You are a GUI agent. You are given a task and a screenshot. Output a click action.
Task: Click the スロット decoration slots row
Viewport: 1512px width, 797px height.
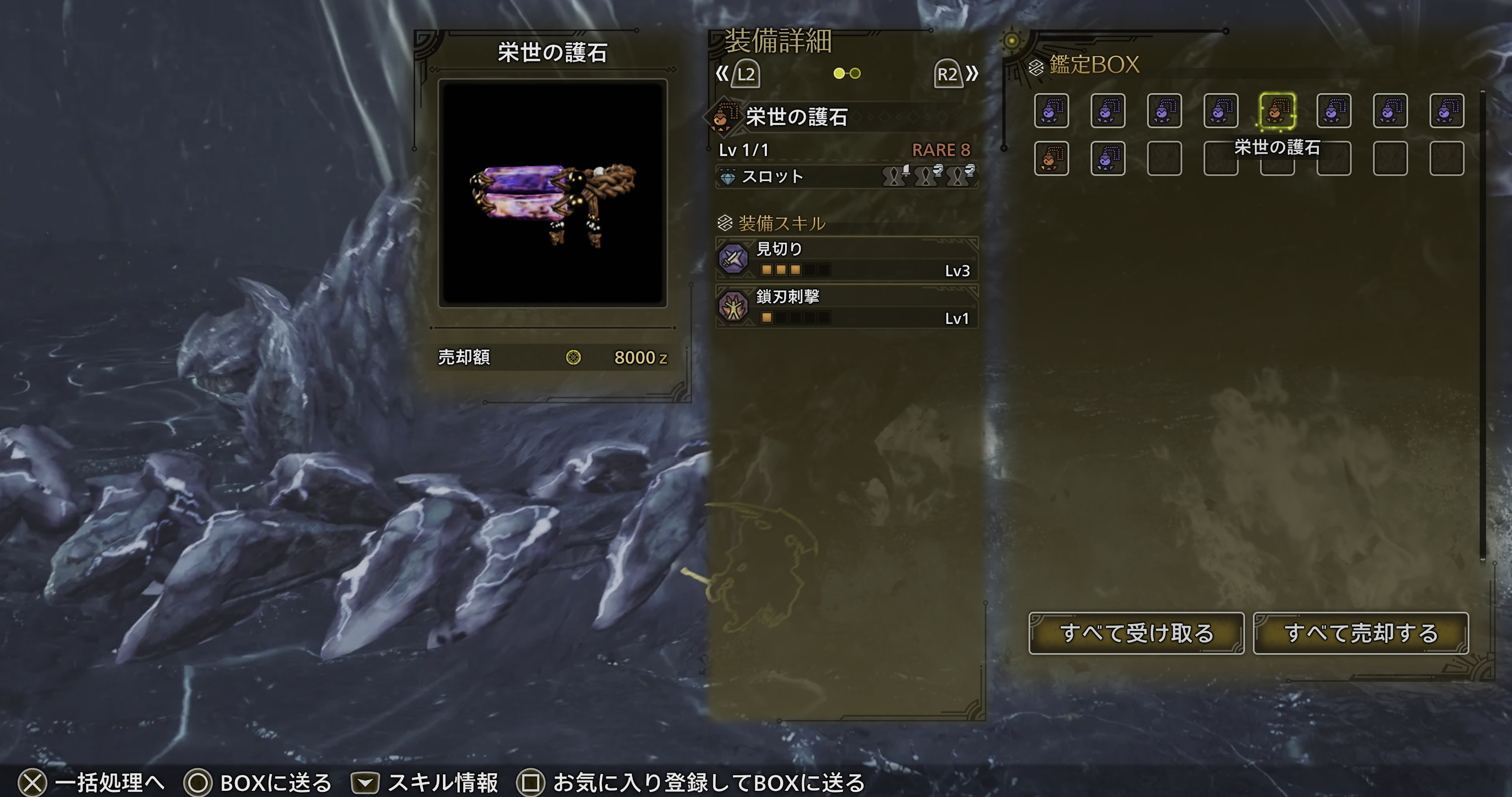(846, 176)
